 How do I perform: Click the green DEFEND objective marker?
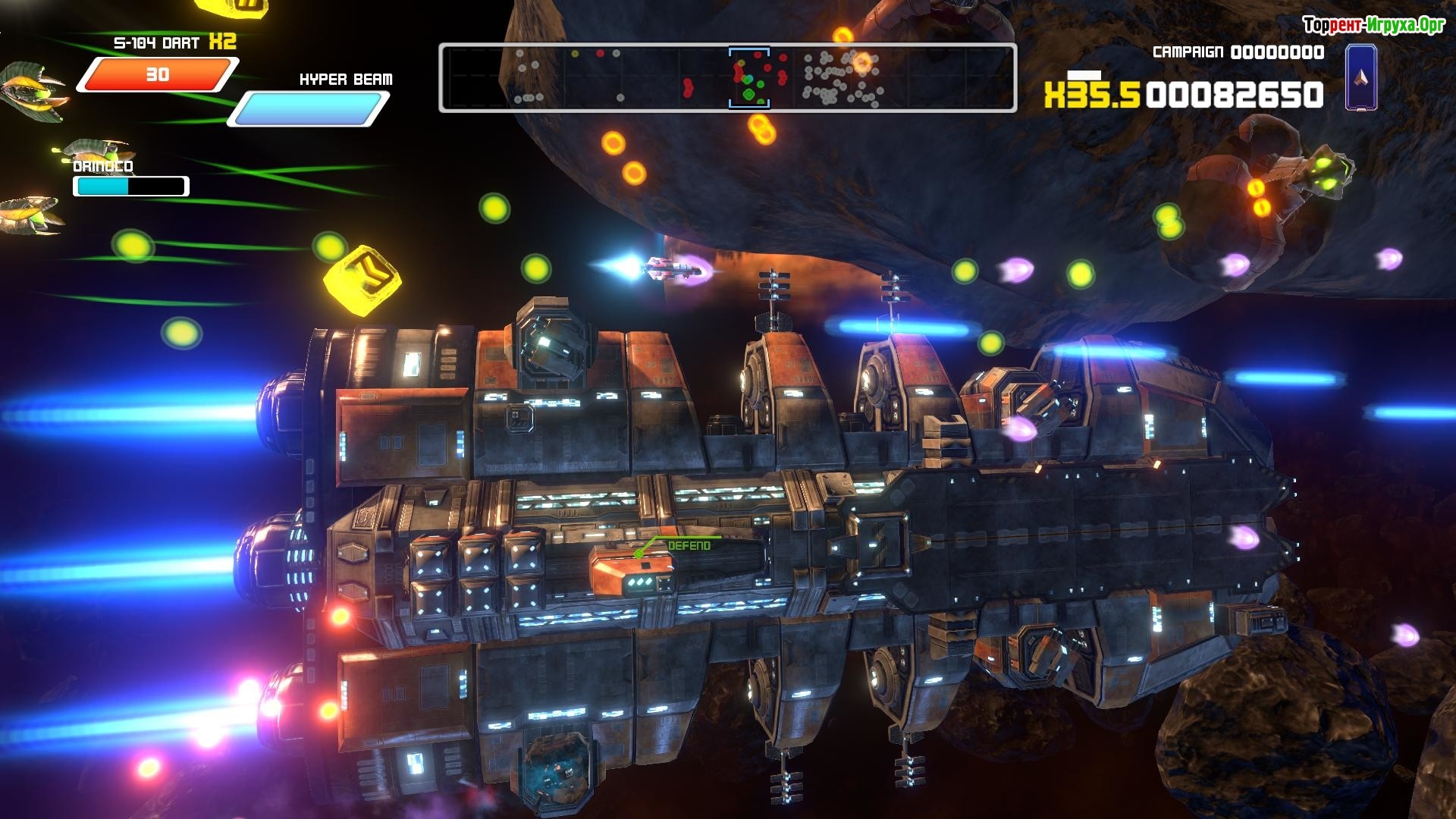[x=689, y=545]
